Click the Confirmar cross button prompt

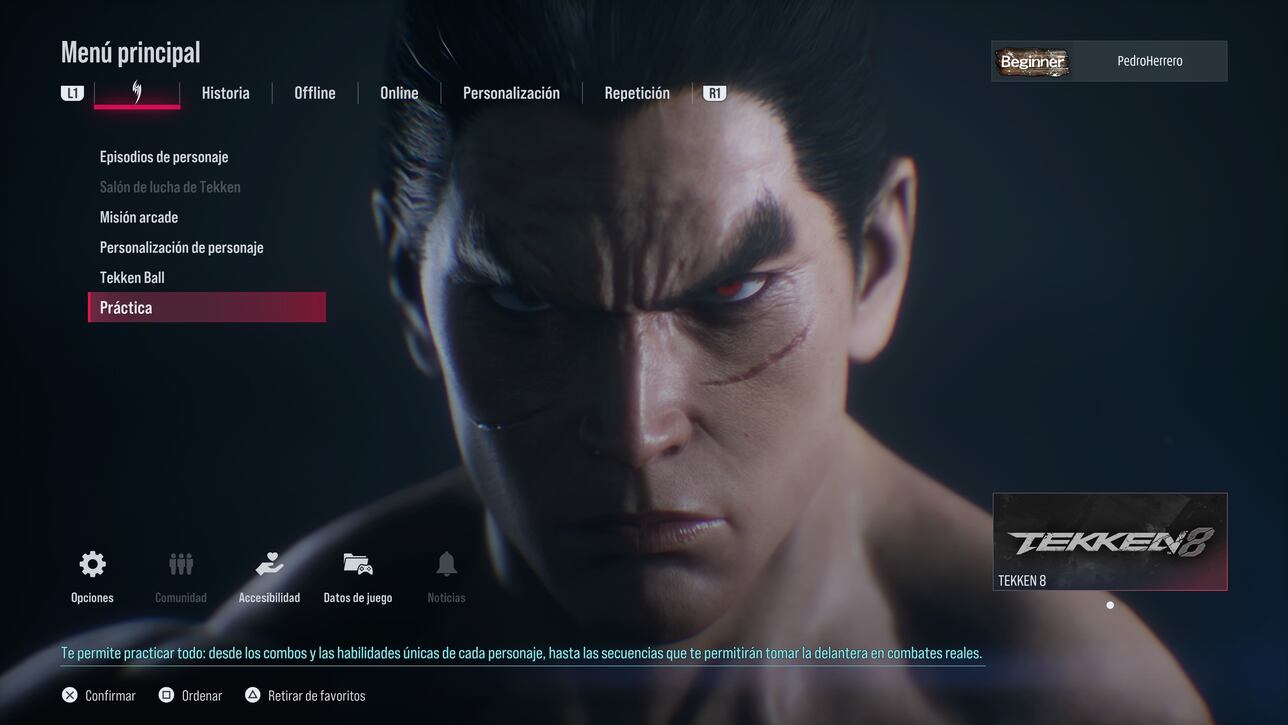(97, 694)
